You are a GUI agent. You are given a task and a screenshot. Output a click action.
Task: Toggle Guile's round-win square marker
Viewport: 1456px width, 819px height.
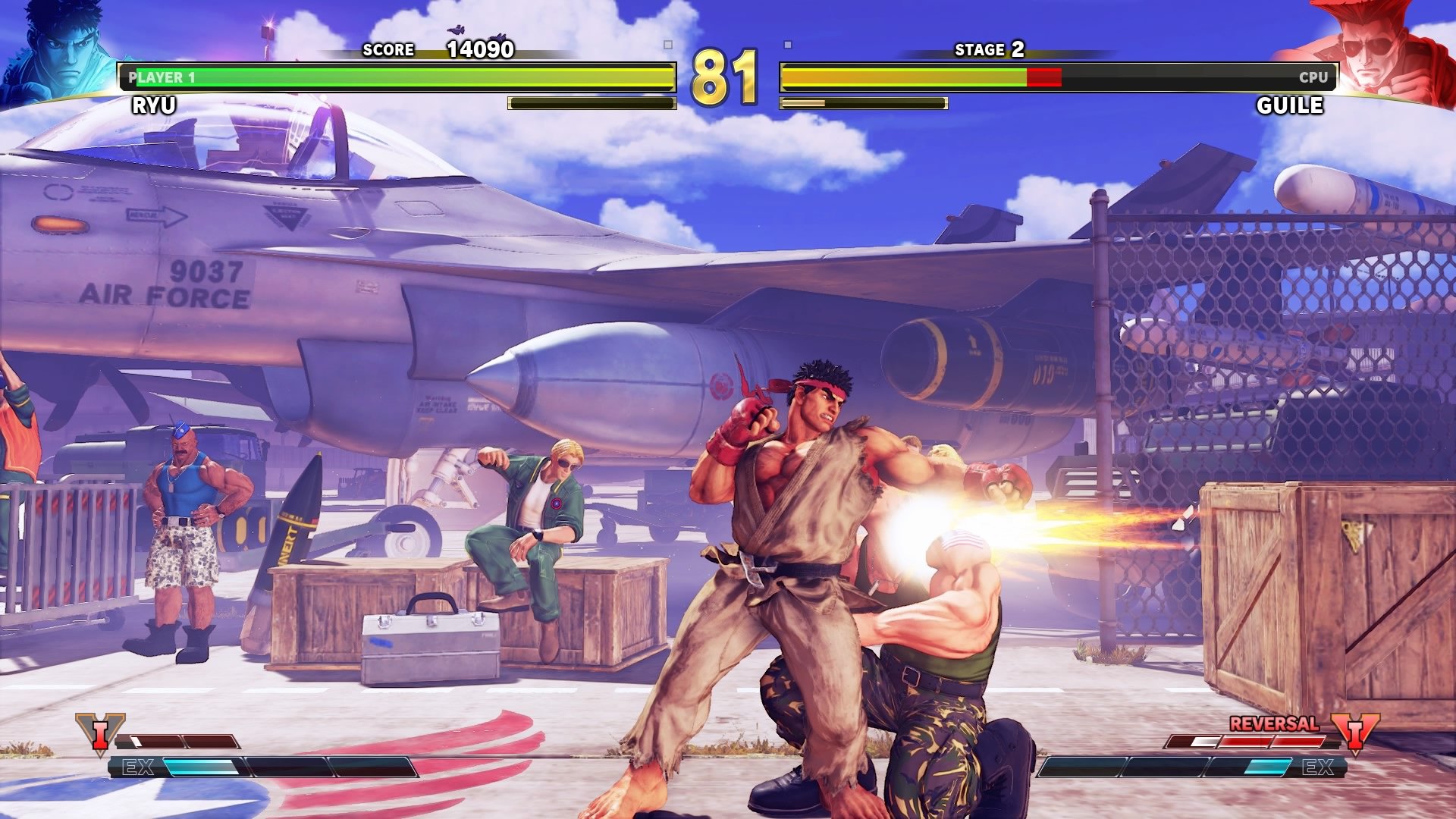(787, 45)
